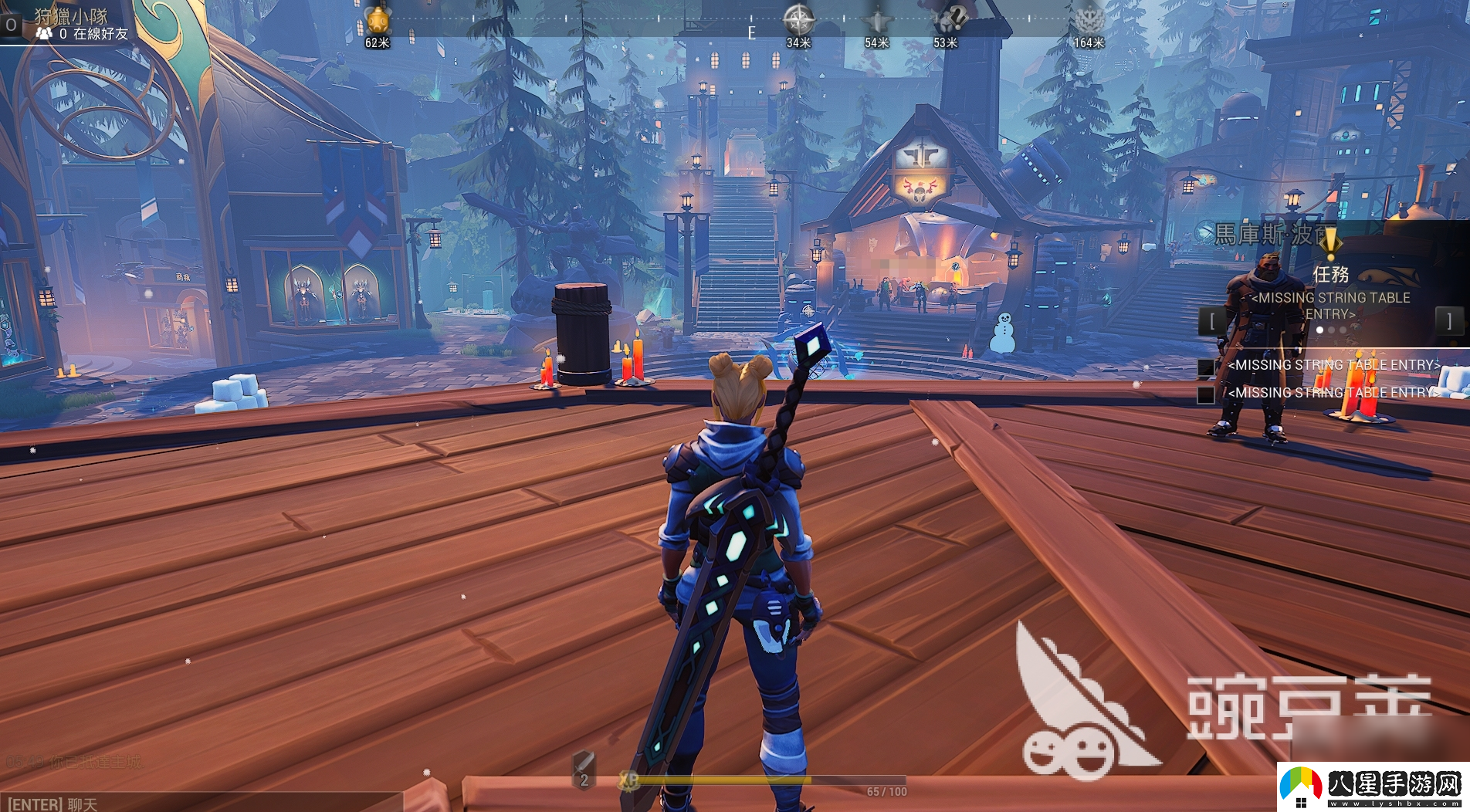Select the anvil marker at 54 meters
This screenshot has width=1470, height=812.
click(877, 21)
